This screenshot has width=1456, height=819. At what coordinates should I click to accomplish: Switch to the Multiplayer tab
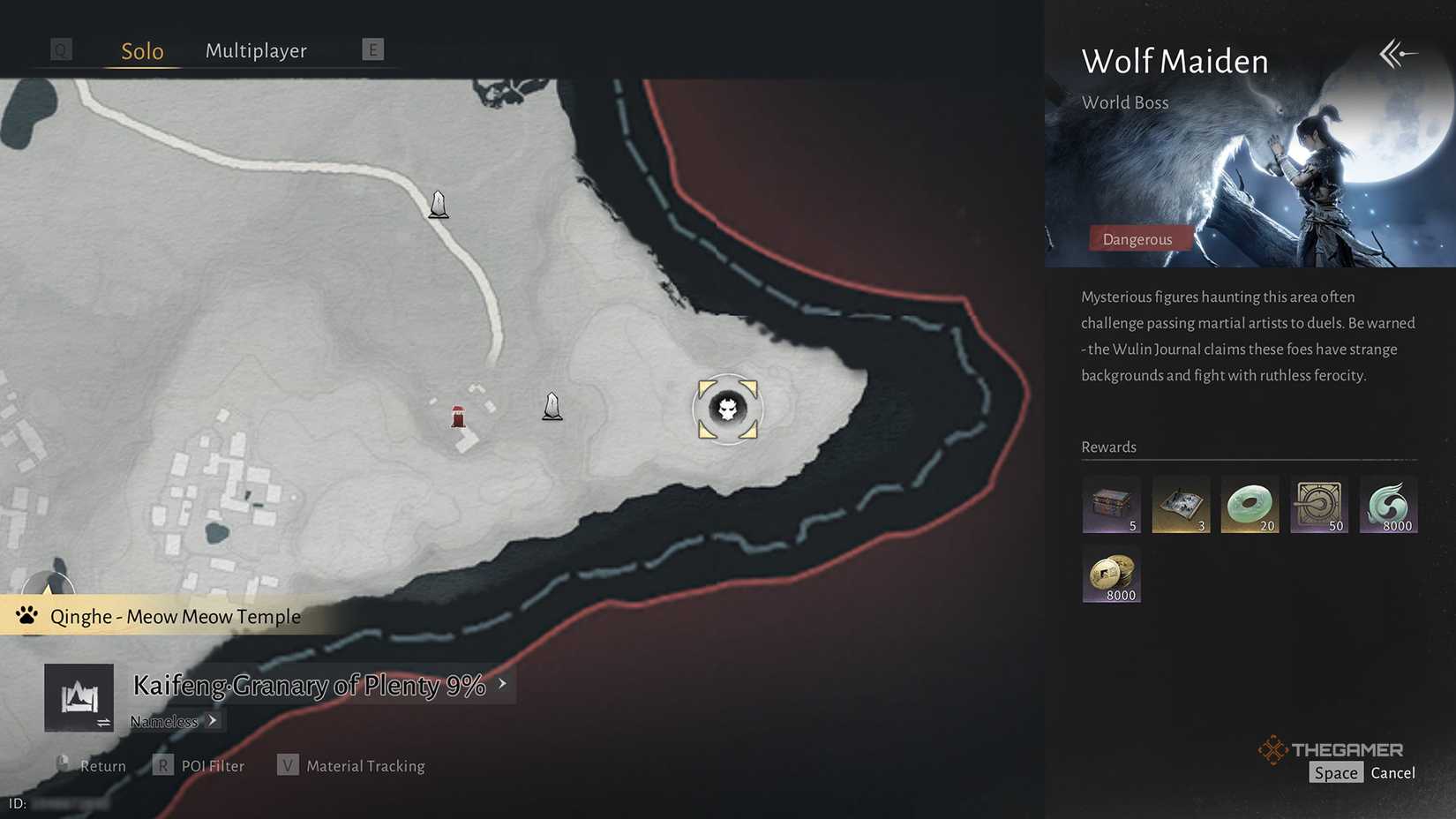click(x=256, y=50)
